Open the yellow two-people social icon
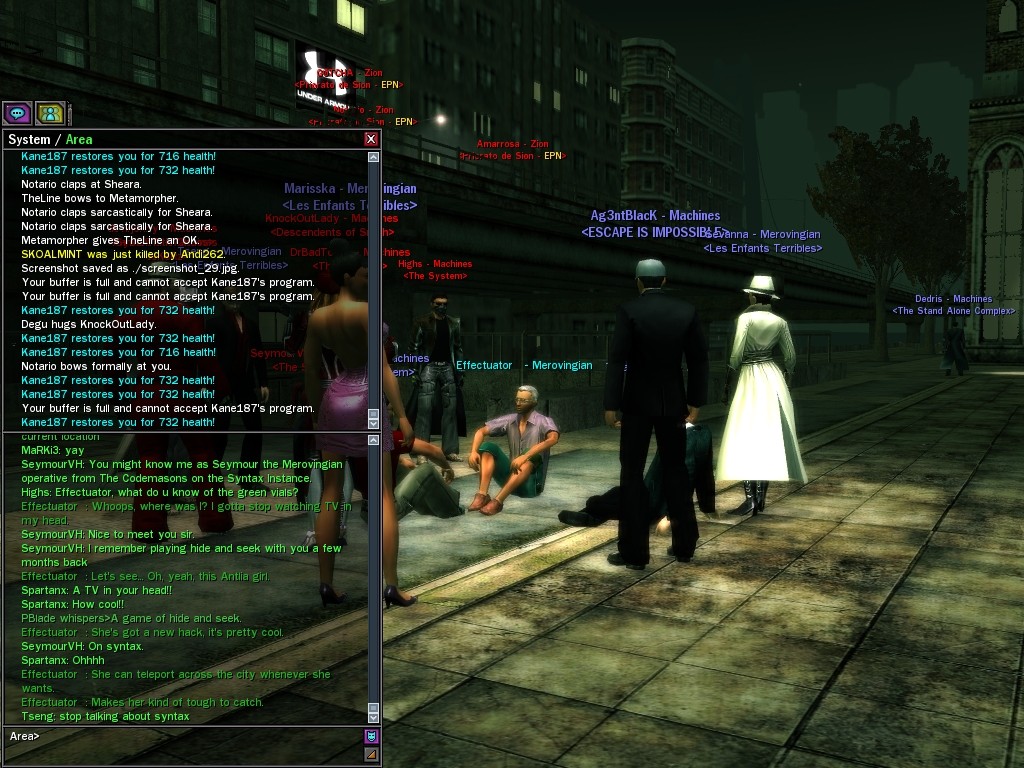 49,114
